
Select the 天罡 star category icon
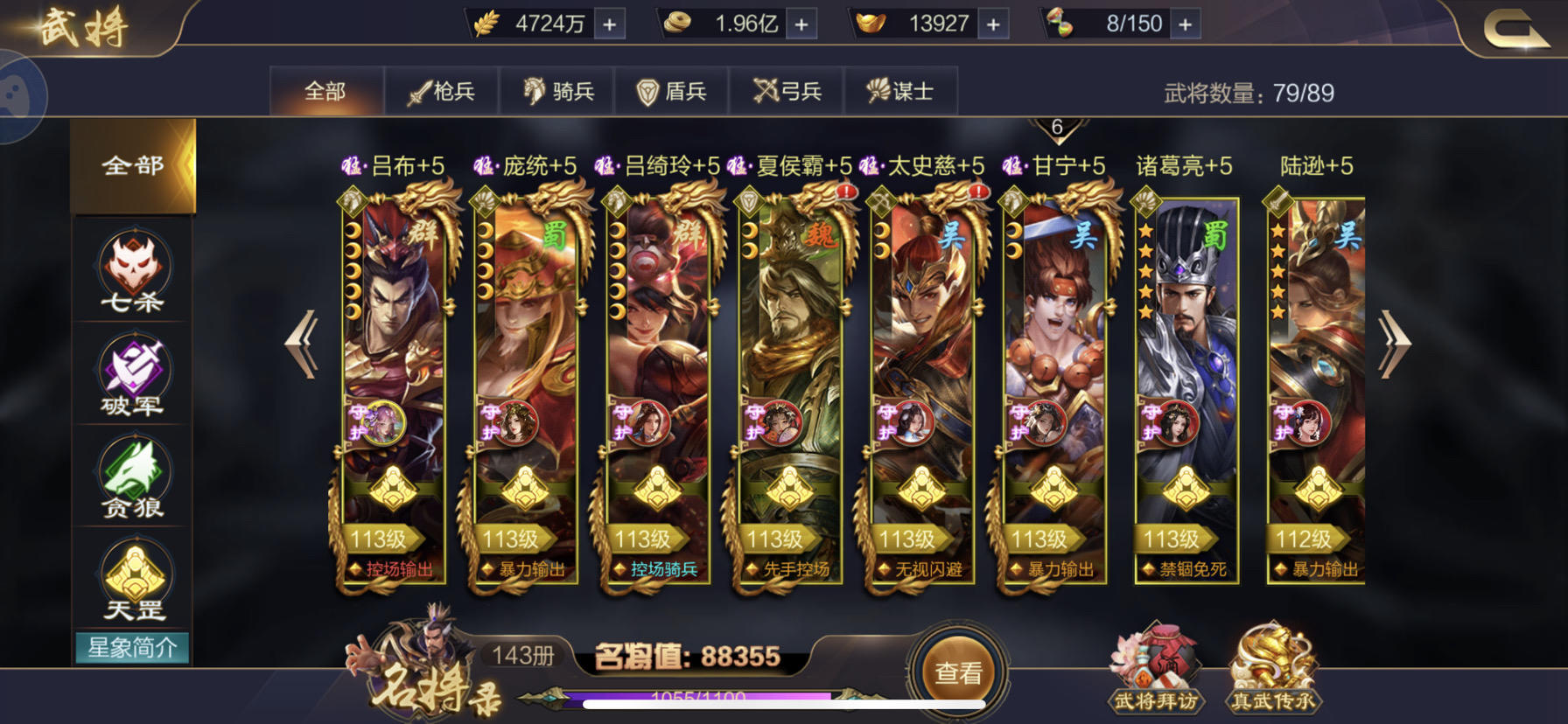pos(131,579)
